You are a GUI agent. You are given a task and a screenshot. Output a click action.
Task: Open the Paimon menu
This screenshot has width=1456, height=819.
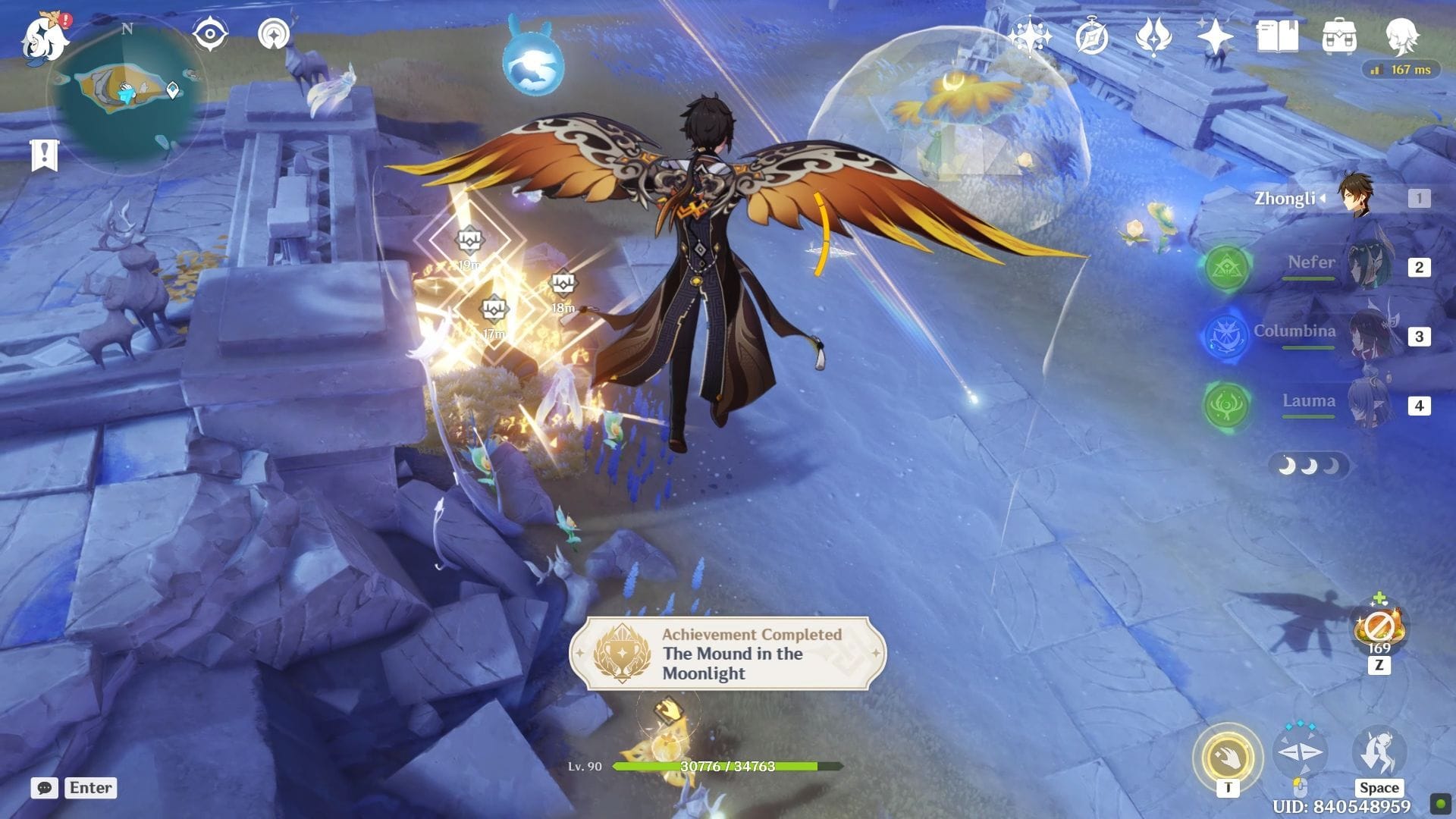44,38
